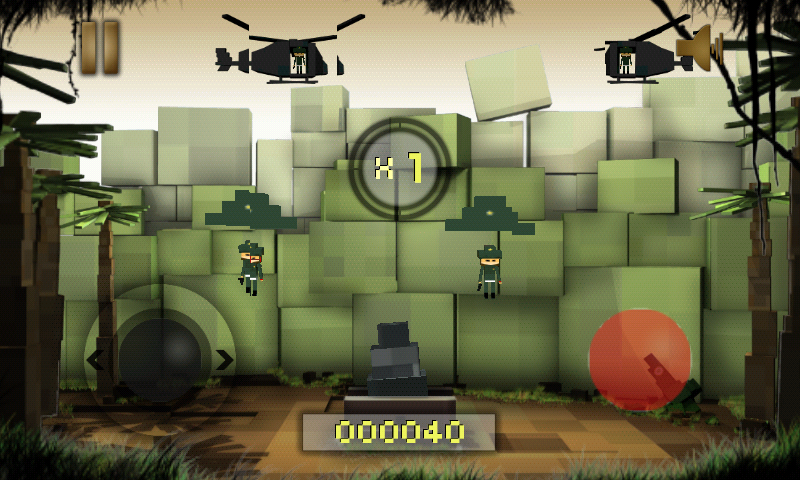Toggle sound with the speaker icon
Image resolution: width=800 pixels, height=480 pixels.
coord(699,46)
